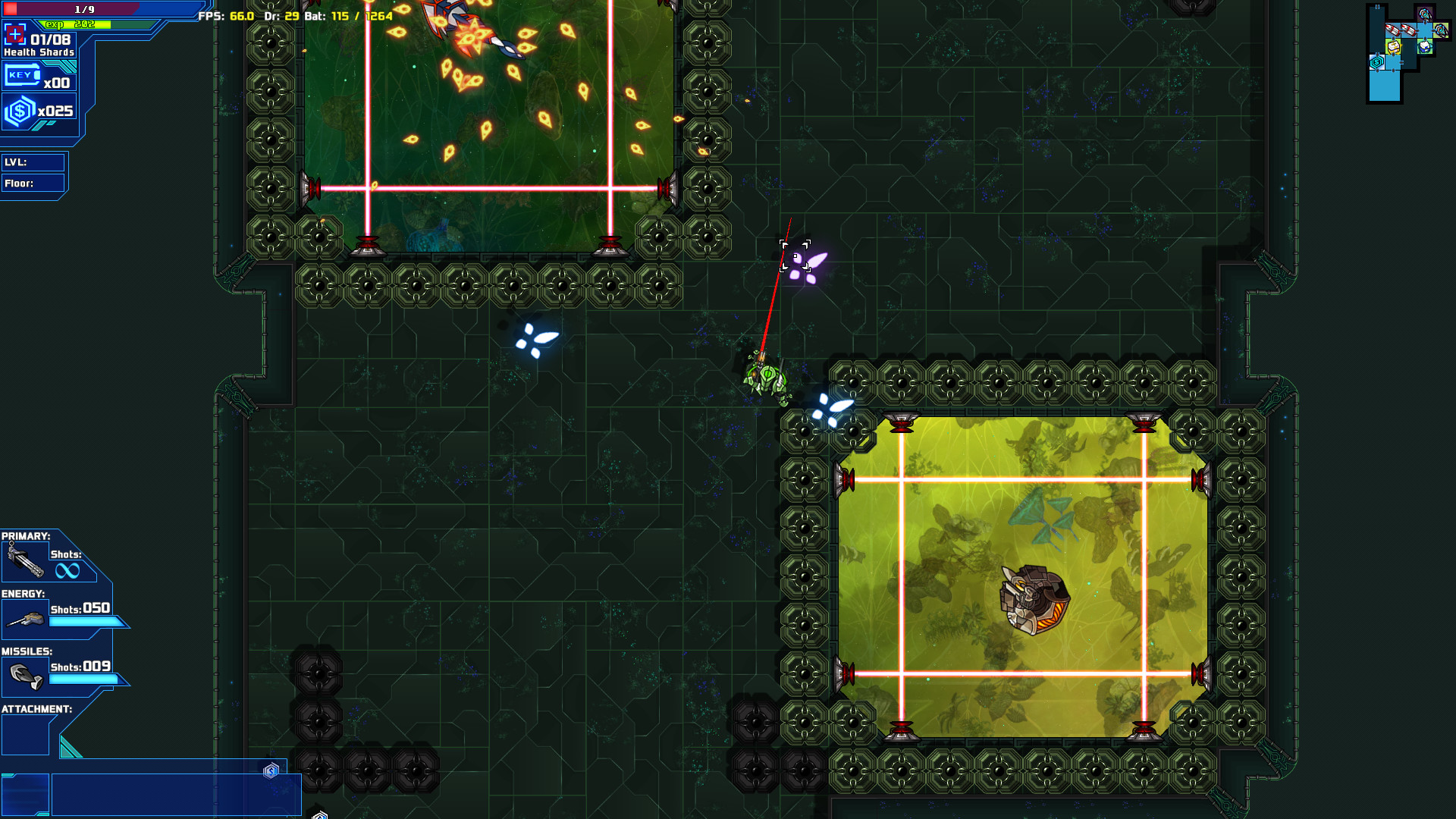Click the enemy ship icon on the minimap
The height and width of the screenshot is (819, 1456).
[1424, 14]
